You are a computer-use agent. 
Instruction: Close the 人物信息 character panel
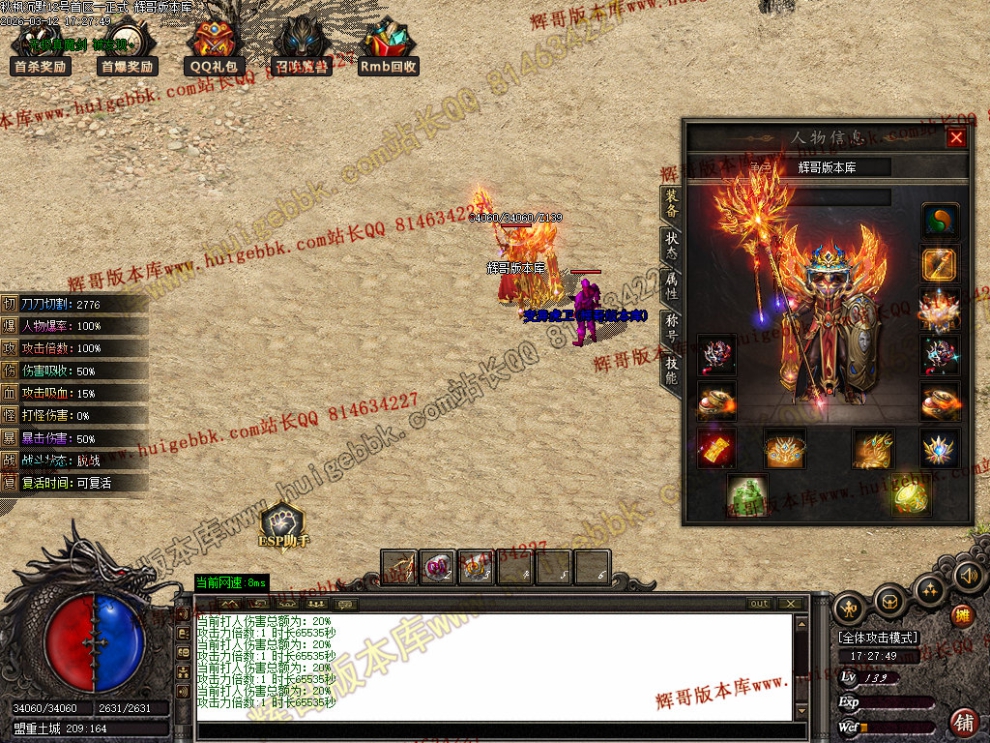[956, 138]
